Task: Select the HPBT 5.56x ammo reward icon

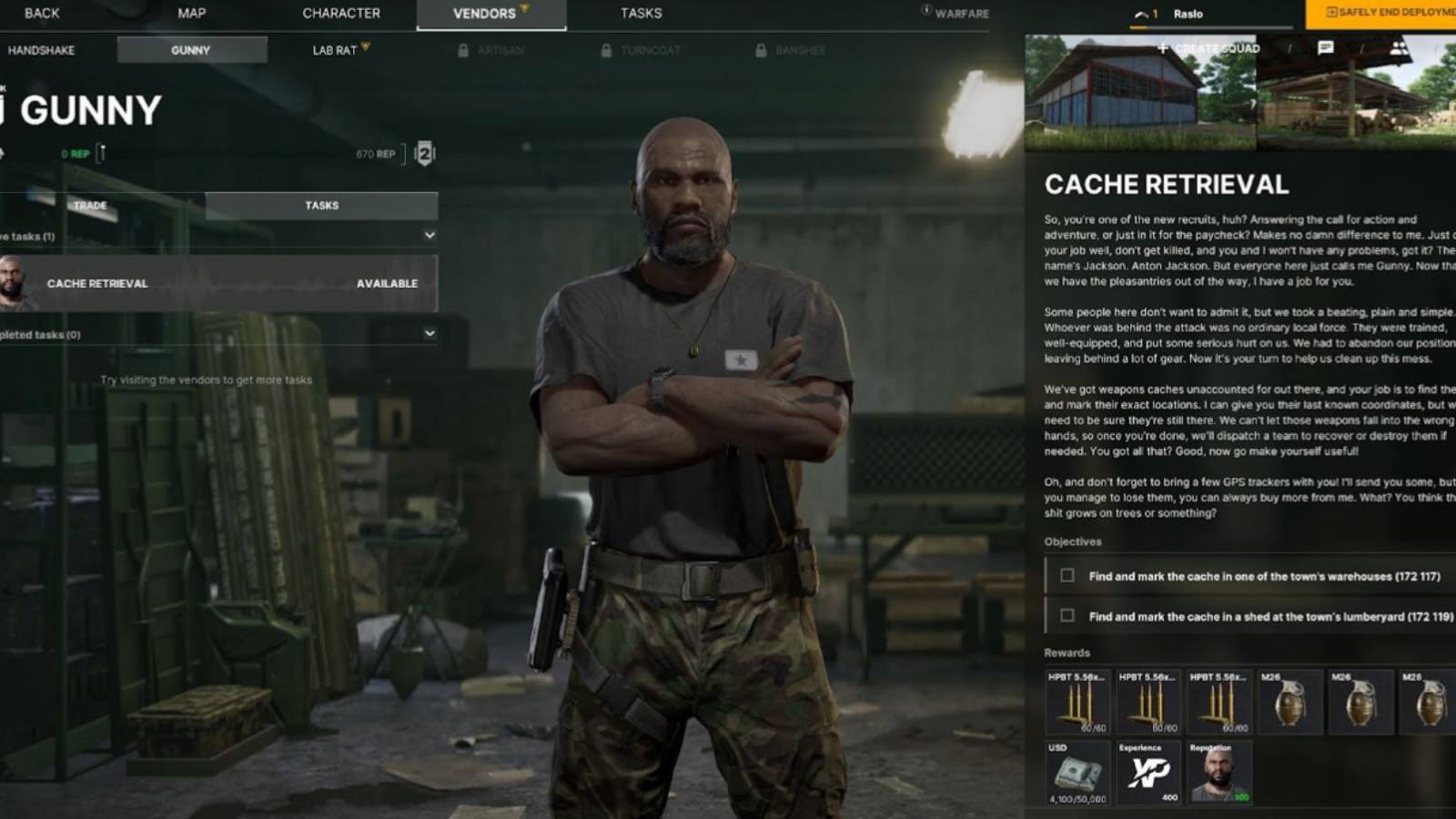Action: pos(1077,703)
